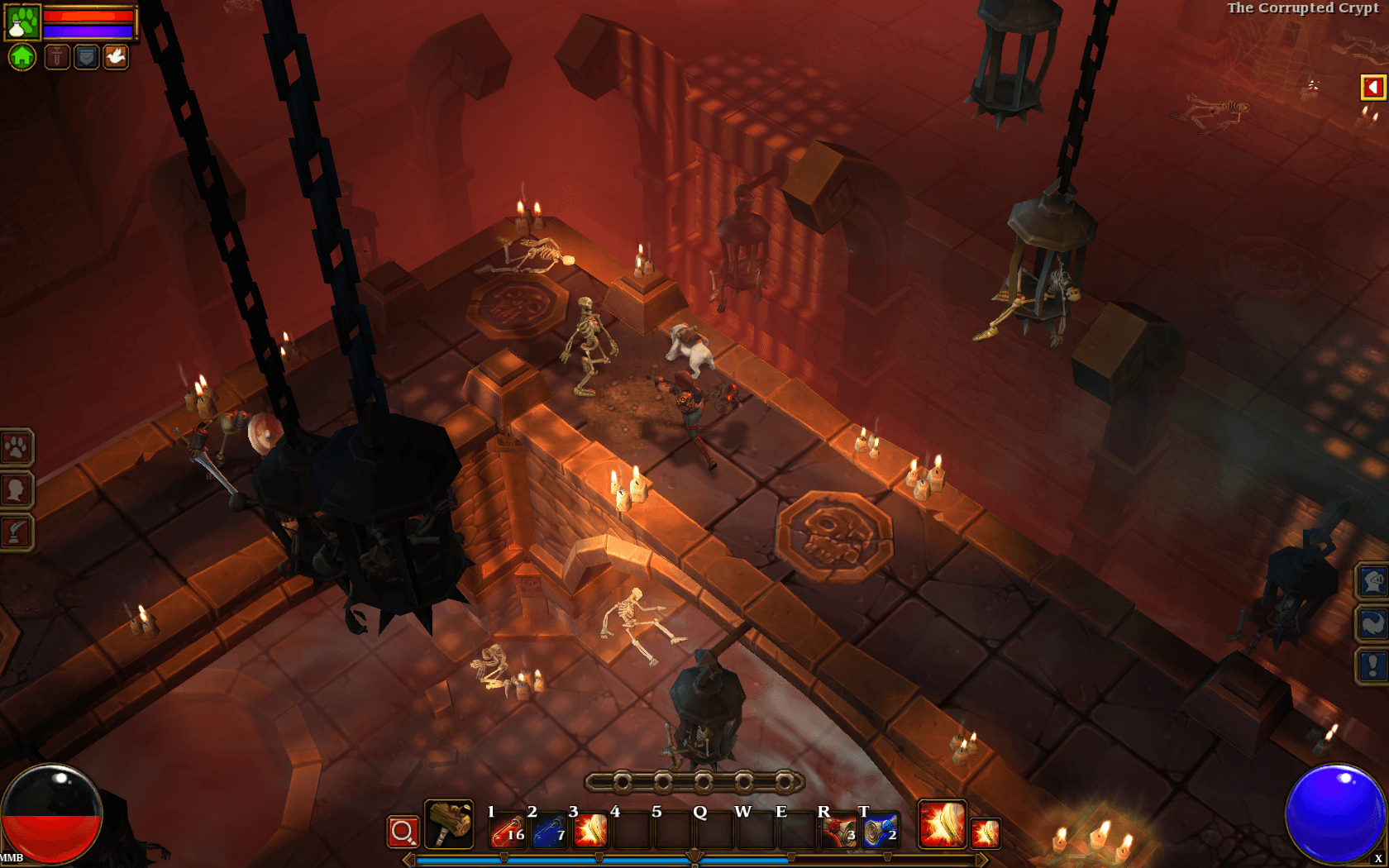Send pet to town with green house button
1389x868 pixels.
(22, 57)
